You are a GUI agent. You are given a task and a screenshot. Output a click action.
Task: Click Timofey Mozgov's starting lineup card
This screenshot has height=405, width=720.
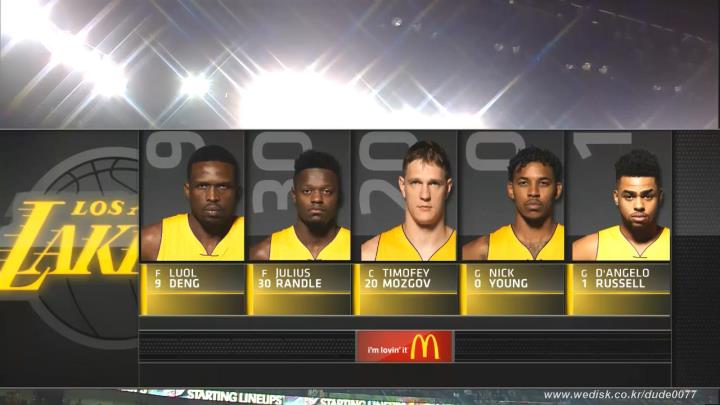coord(406,220)
